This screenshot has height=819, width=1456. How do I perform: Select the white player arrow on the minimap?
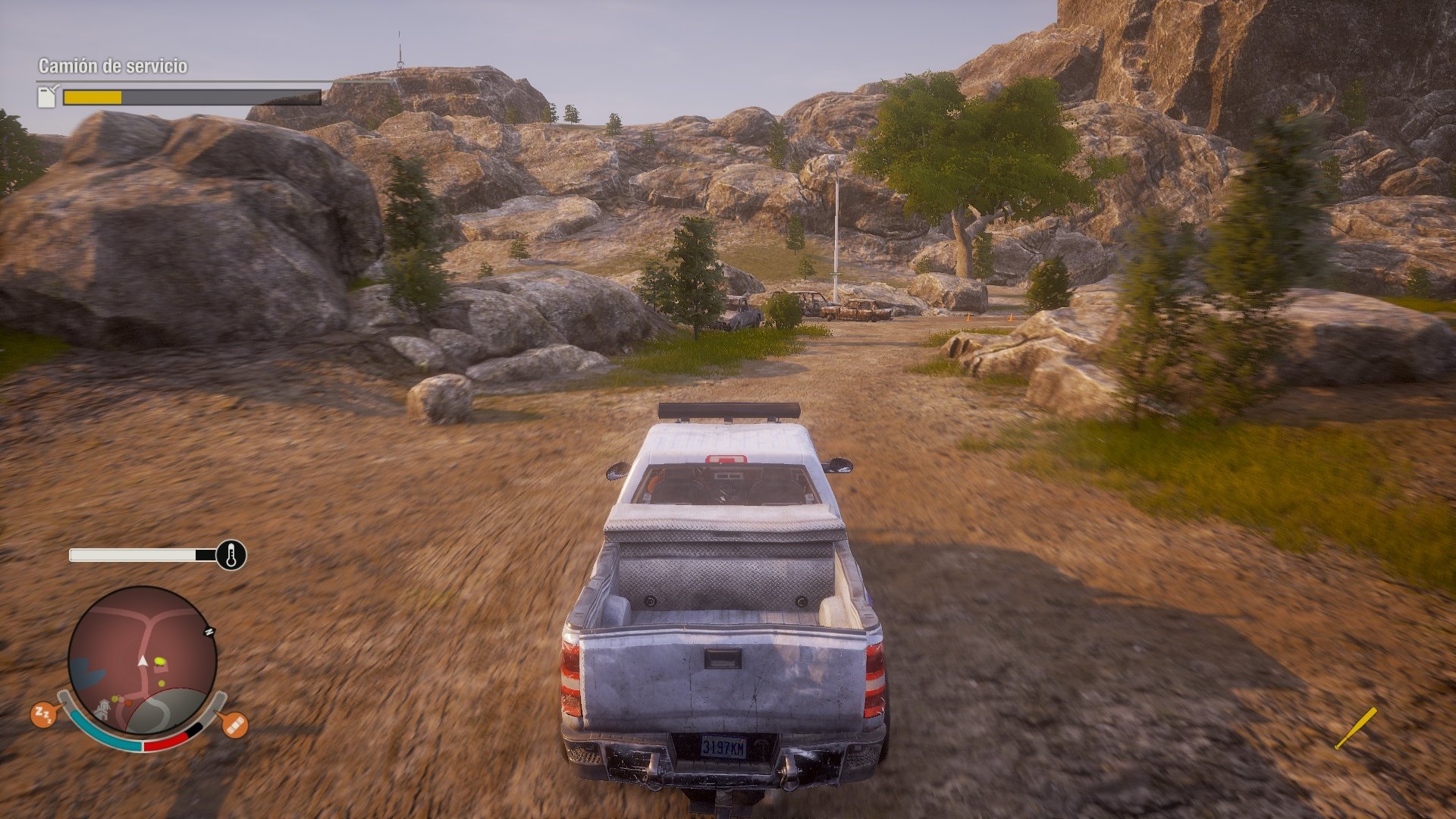142,661
